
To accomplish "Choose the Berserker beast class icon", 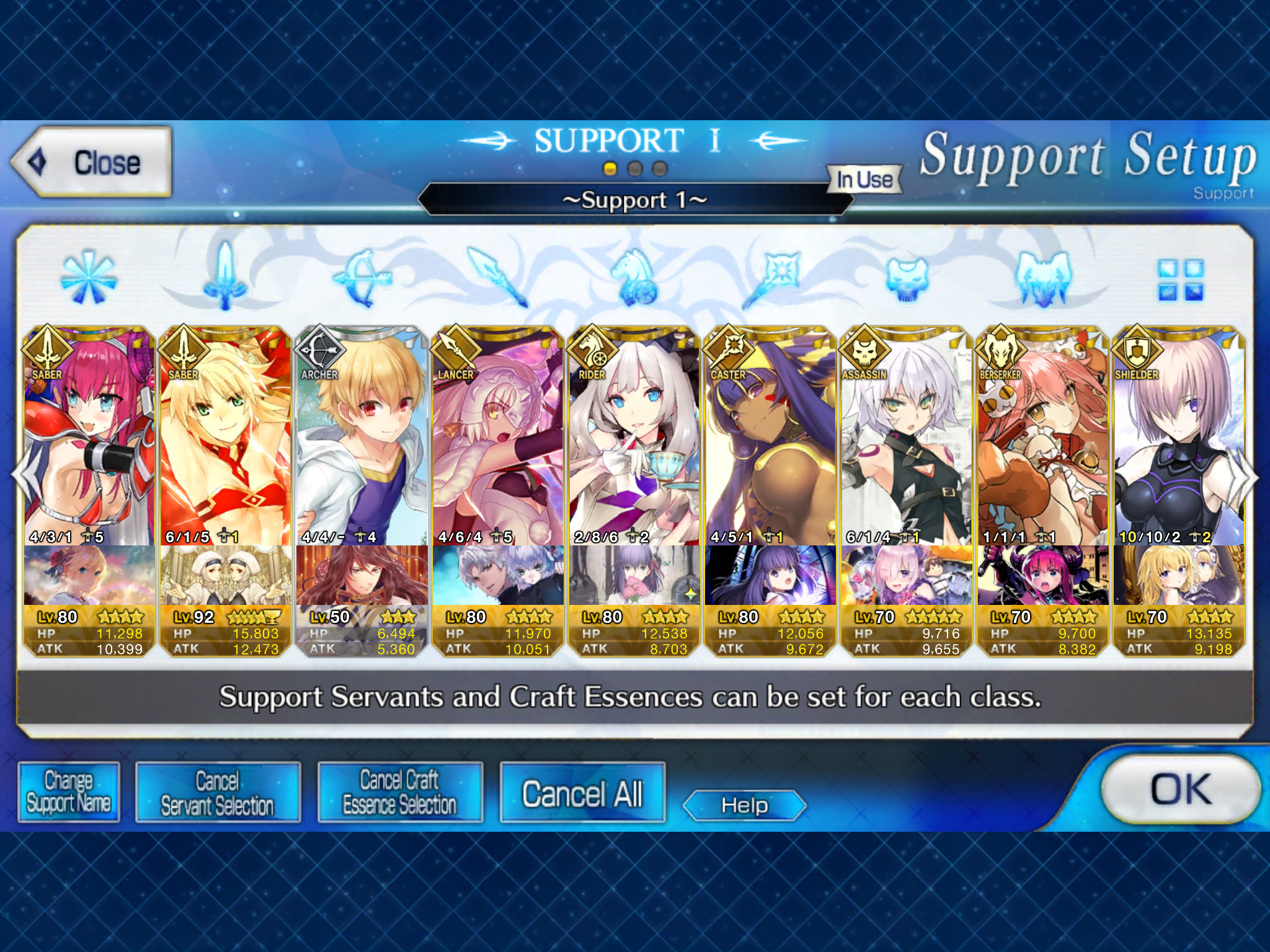I will tap(1043, 278).
